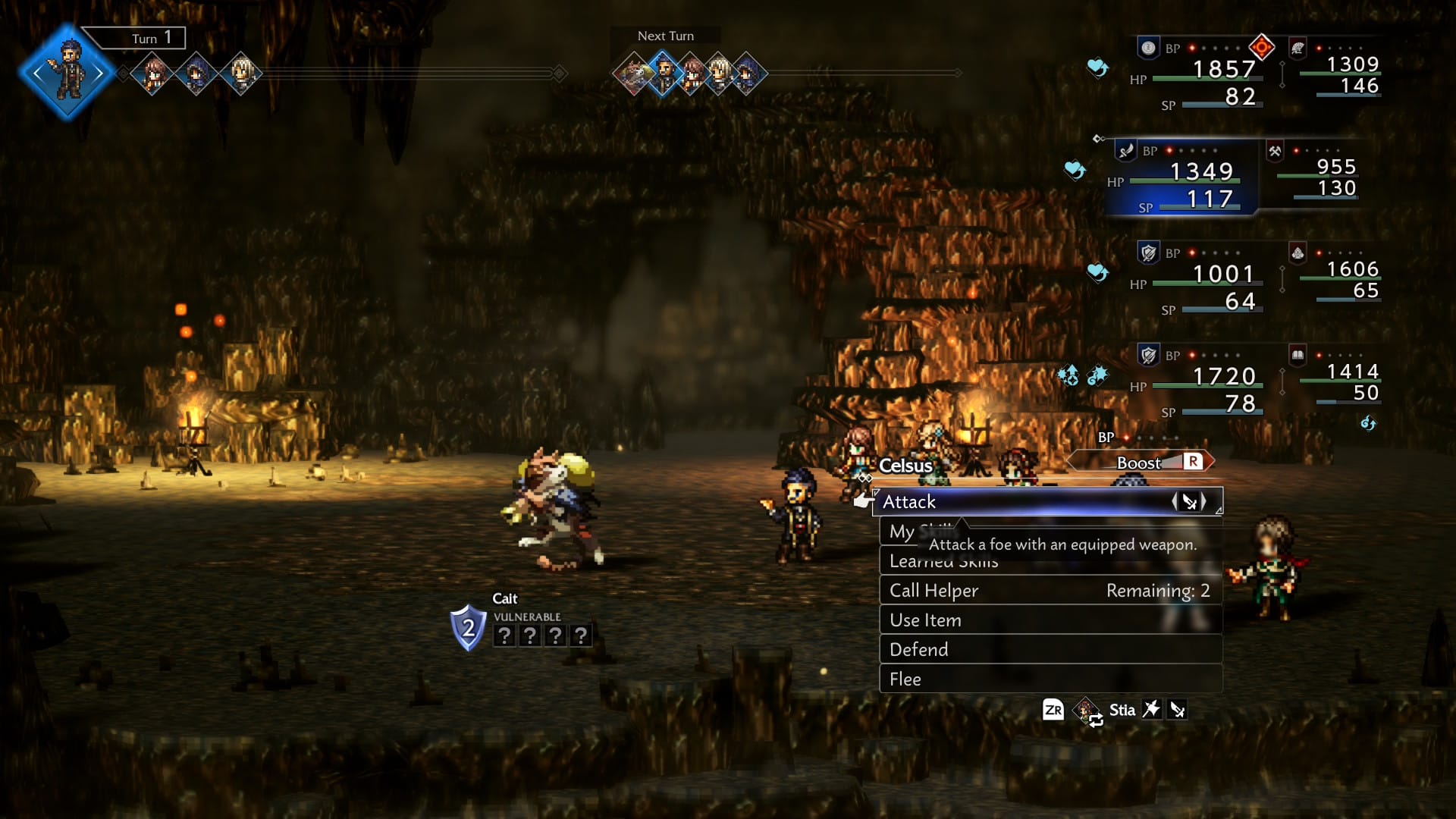
Task: Select the Stia character swap icon
Action: pos(1088,711)
